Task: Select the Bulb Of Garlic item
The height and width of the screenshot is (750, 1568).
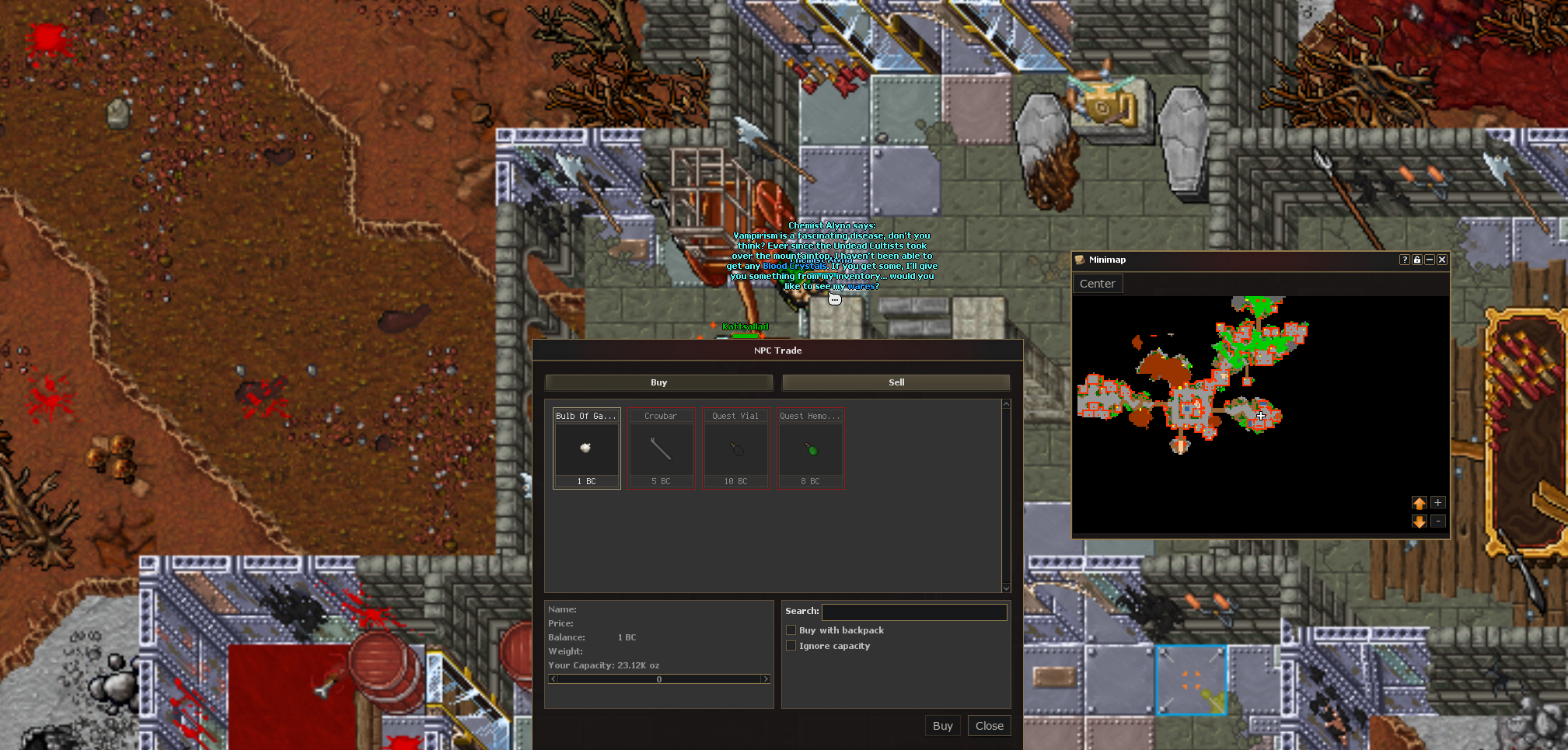Action: (x=586, y=448)
